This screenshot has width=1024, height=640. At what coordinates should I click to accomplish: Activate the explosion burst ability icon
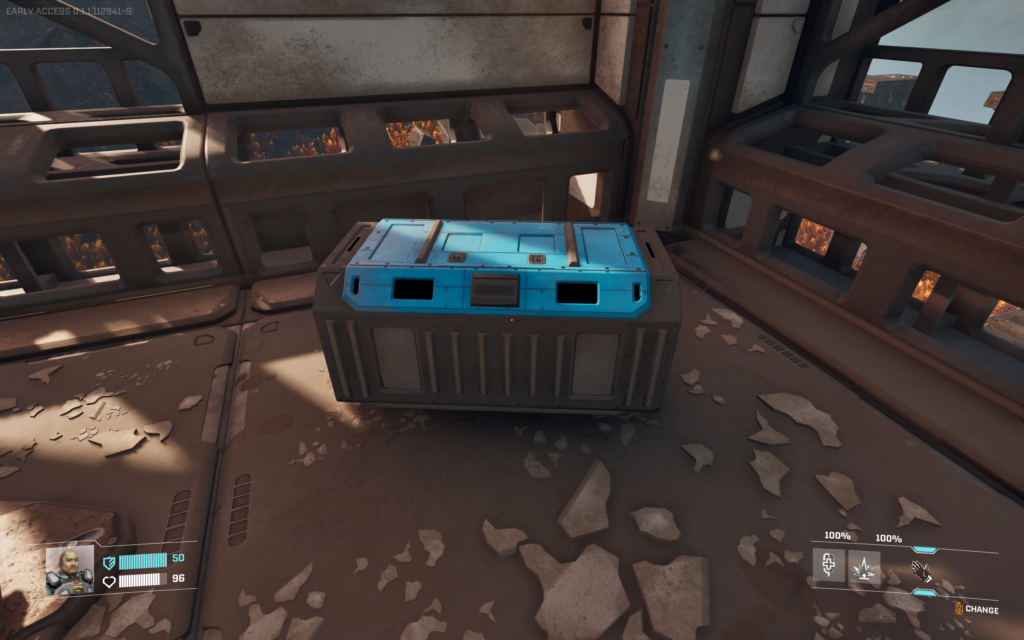pos(864,568)
